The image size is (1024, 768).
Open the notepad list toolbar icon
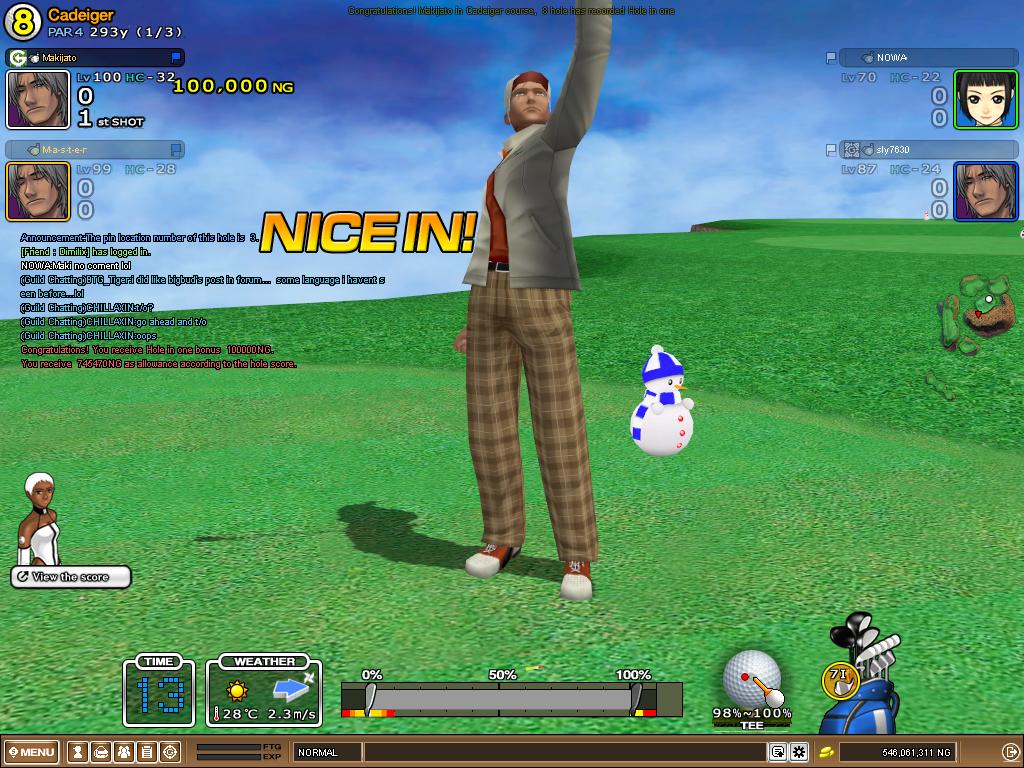pyautogui.click(x=147, y=752)
